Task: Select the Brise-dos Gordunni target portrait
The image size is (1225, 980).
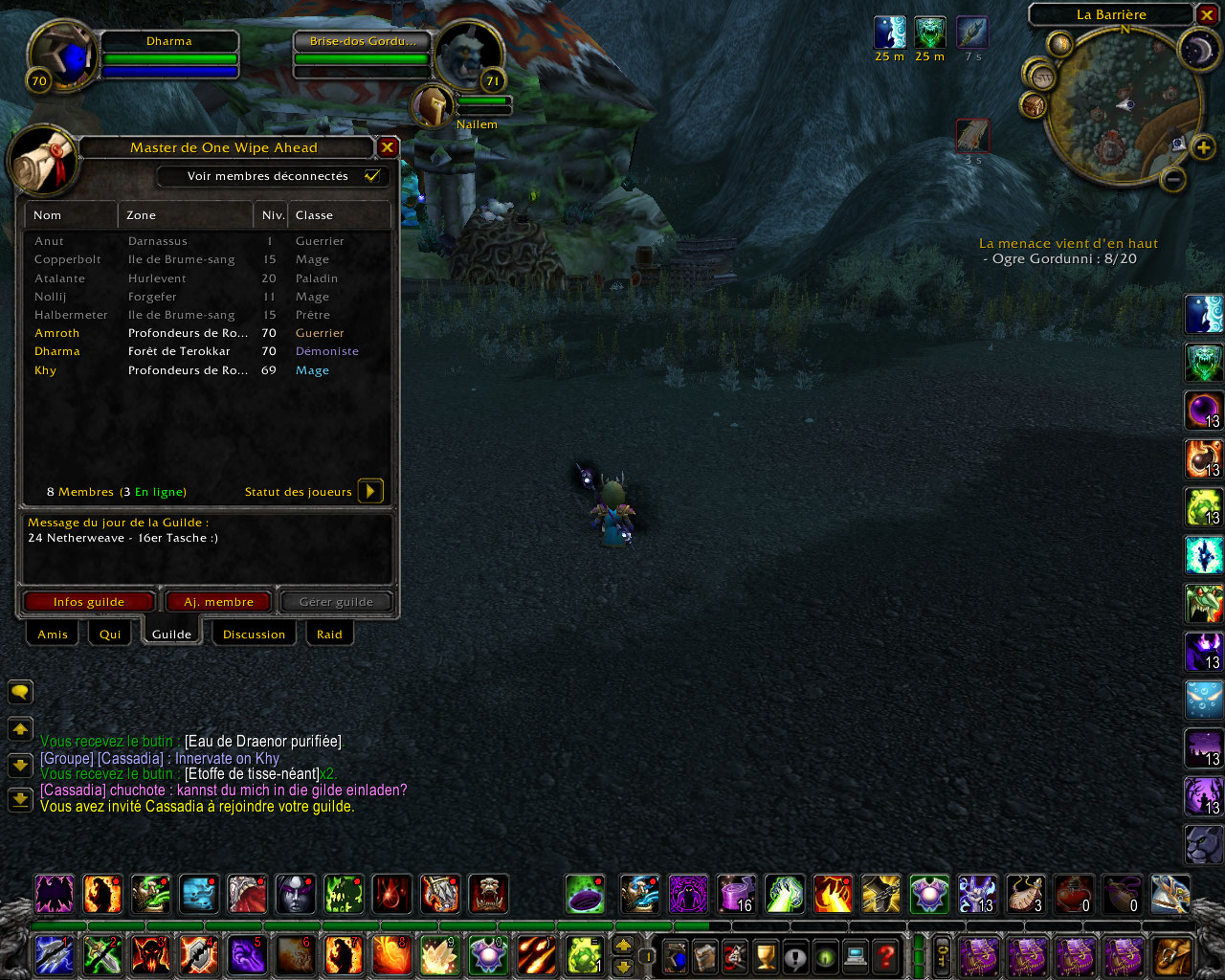Action: click(x=469, y=56)
